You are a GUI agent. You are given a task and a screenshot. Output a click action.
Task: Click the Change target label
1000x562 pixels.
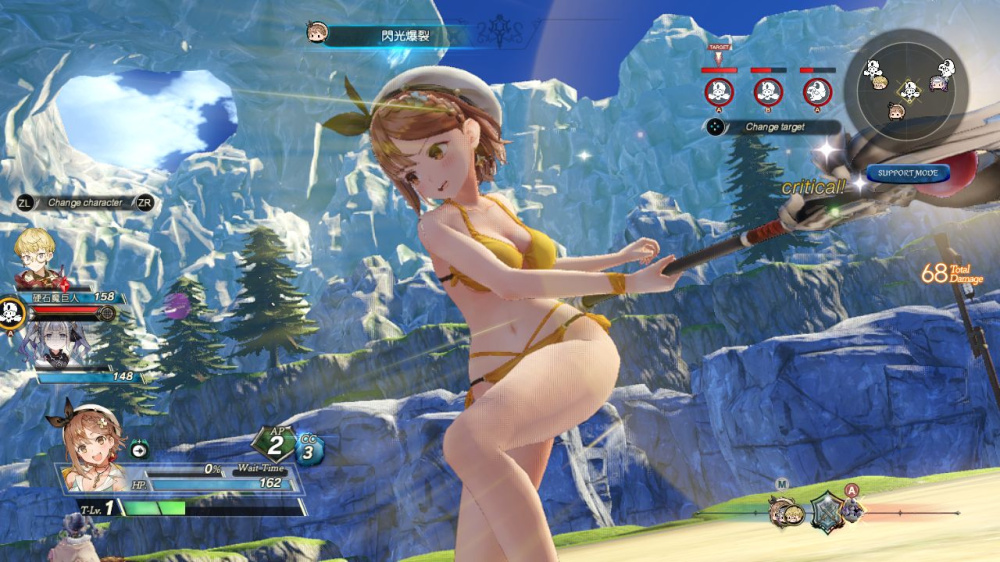(775, 127)
